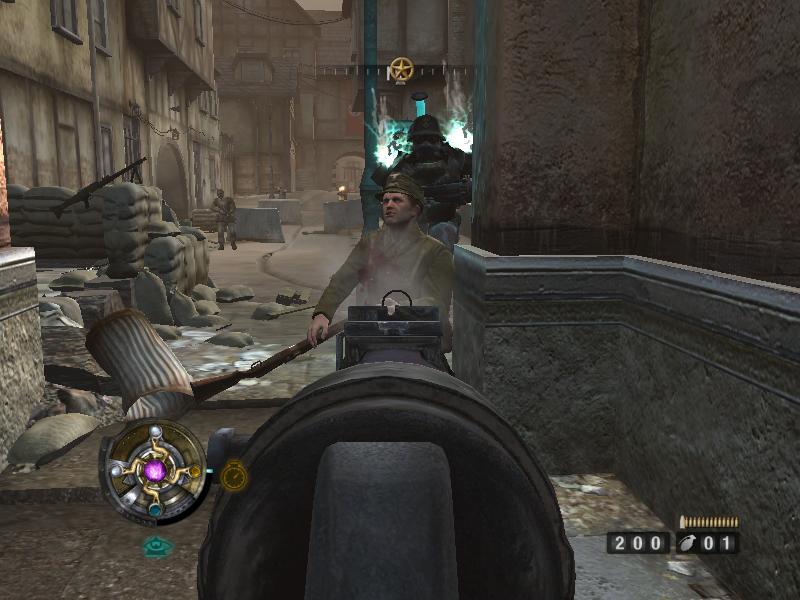Select the gold stopwatch power icon
Viewport: 800px width, 600px height.
[x=233, y=475]
